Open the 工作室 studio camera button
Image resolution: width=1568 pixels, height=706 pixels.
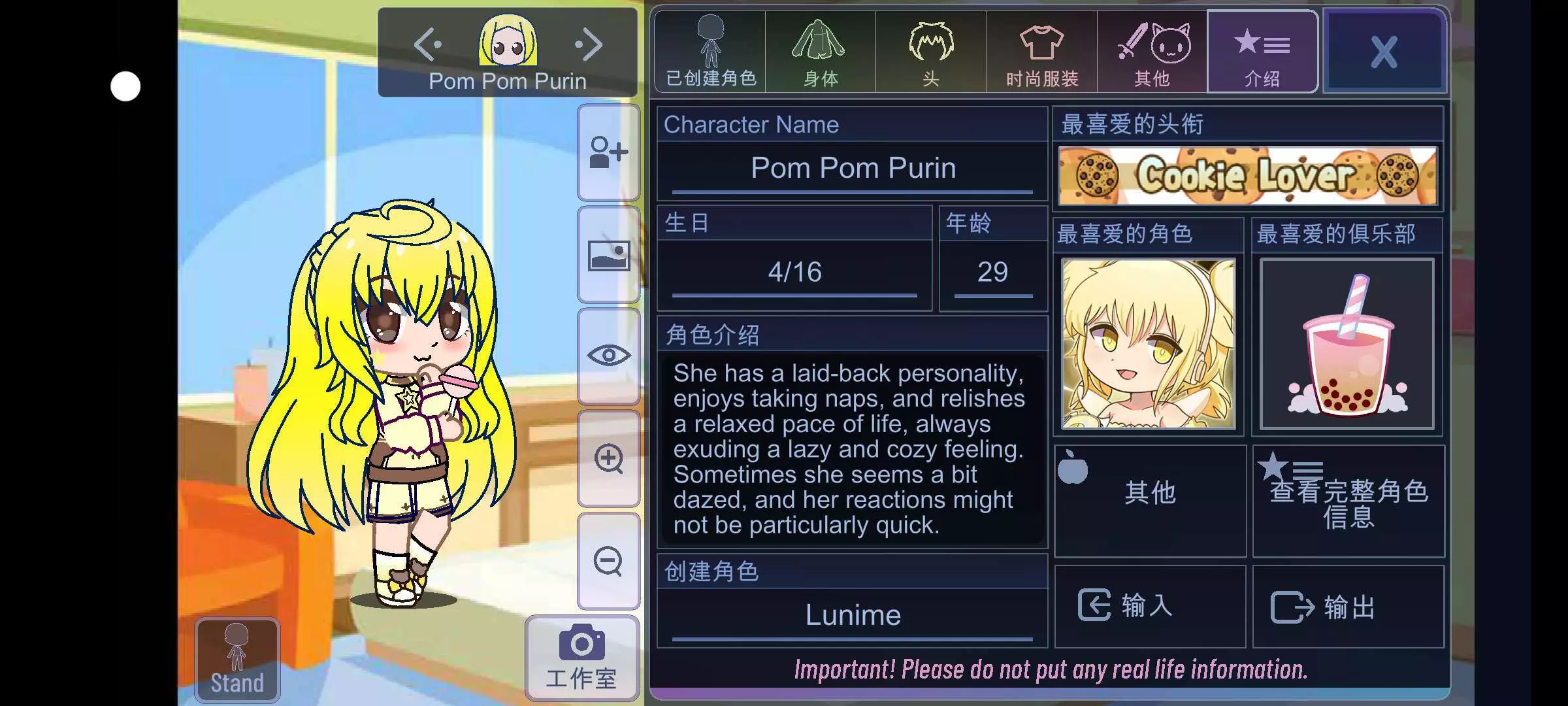pos(581,658)
